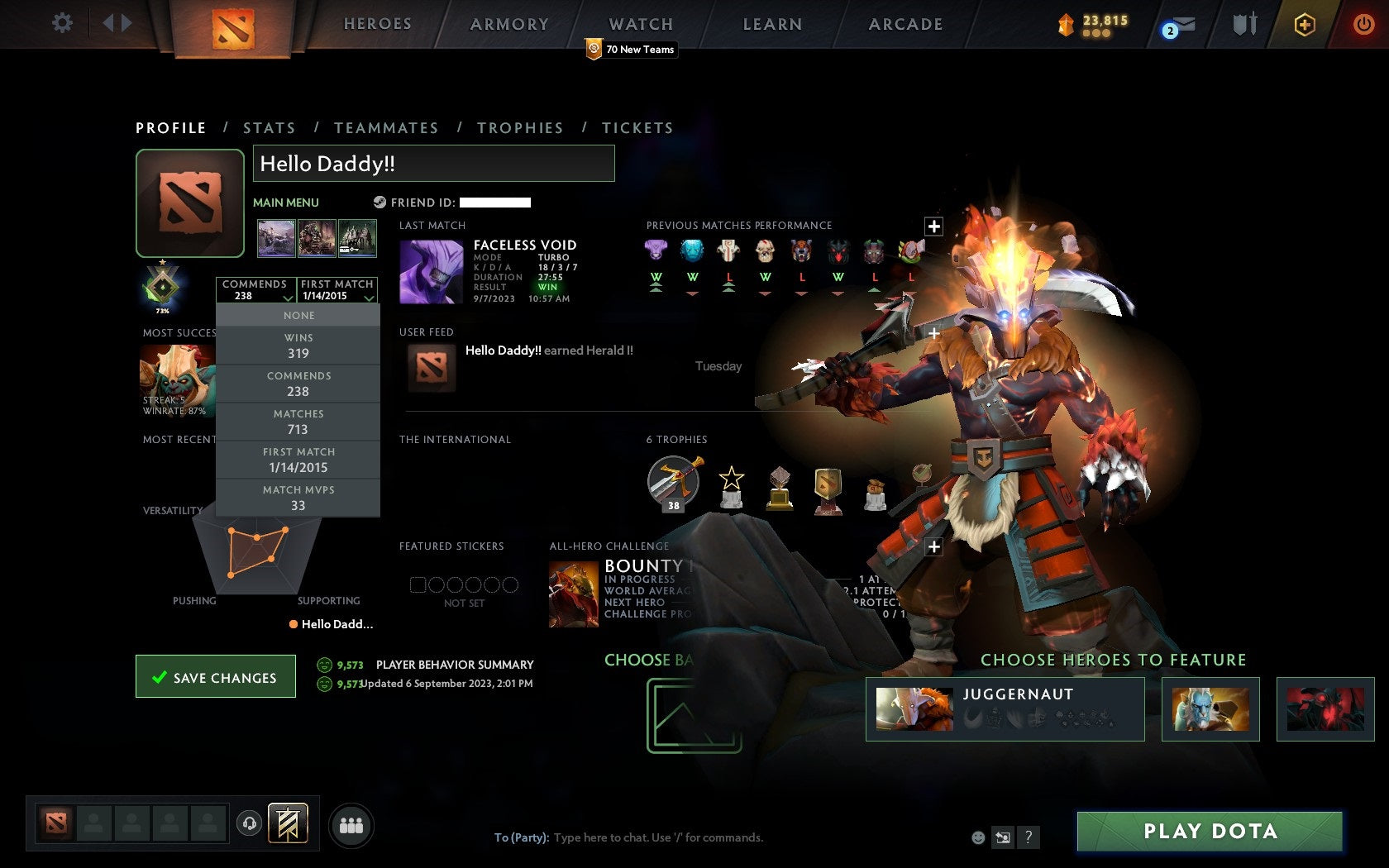1389x868 pixels.
Task: Click the SAVE CHANGES button
Action: pyautogui.click(x=215, y=676)
